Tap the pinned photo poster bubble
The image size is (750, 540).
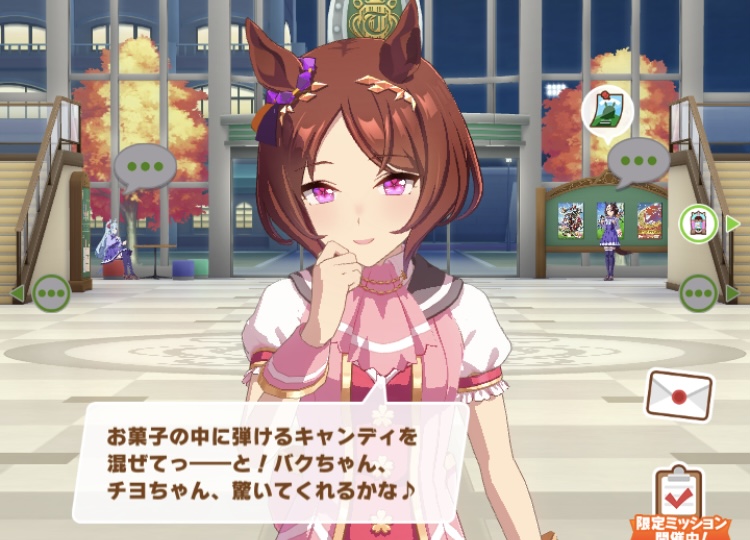coord(603,110)
